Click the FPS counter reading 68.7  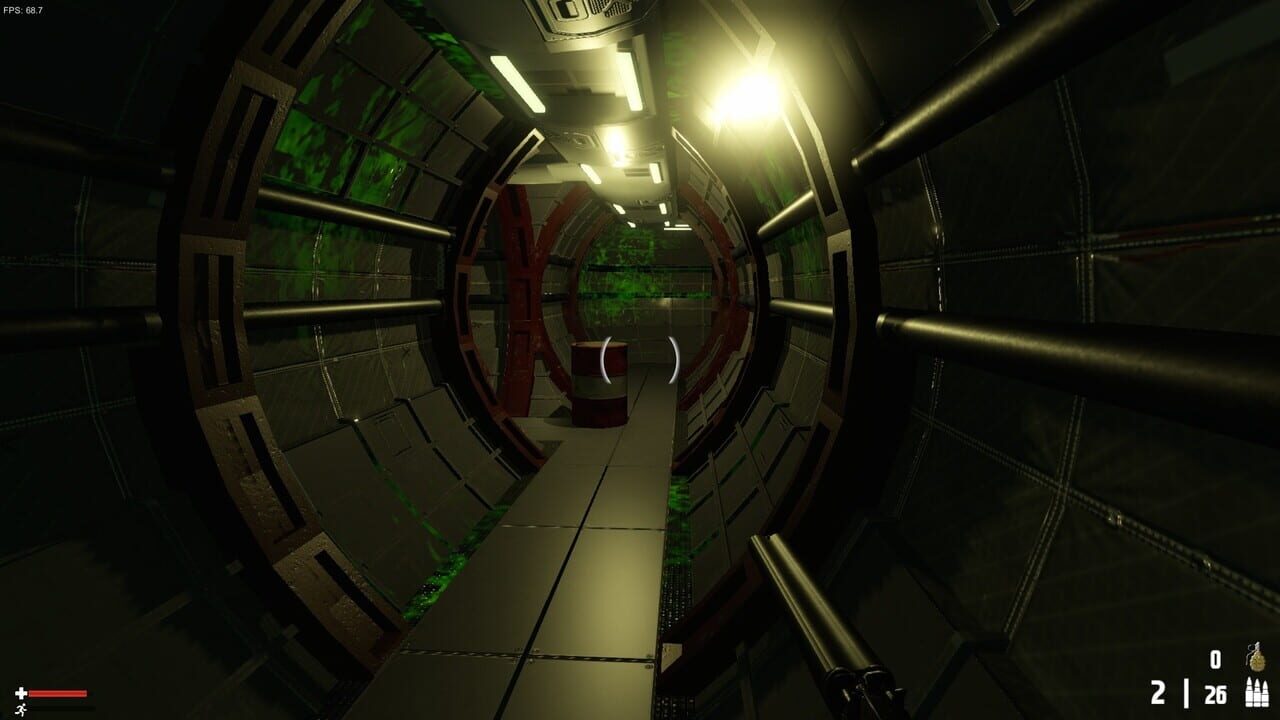pos(22,8)
